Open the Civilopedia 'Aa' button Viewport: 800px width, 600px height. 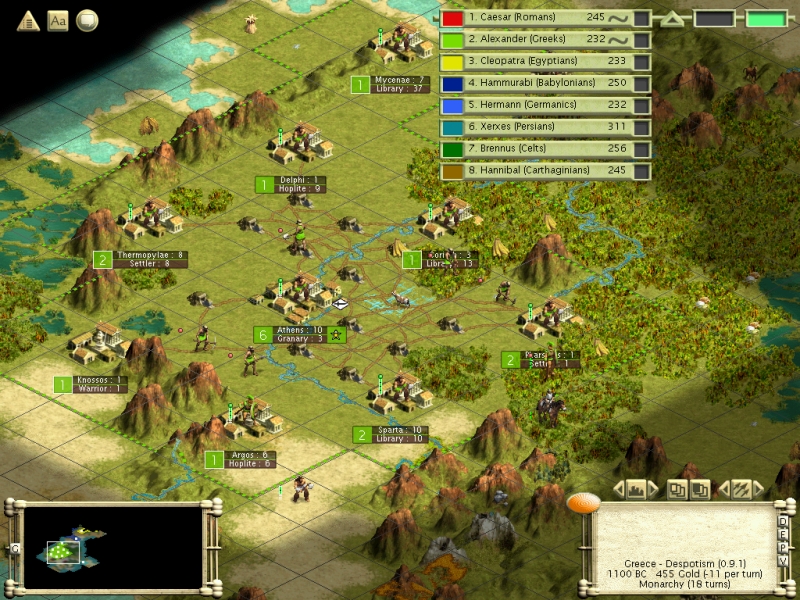58,19
